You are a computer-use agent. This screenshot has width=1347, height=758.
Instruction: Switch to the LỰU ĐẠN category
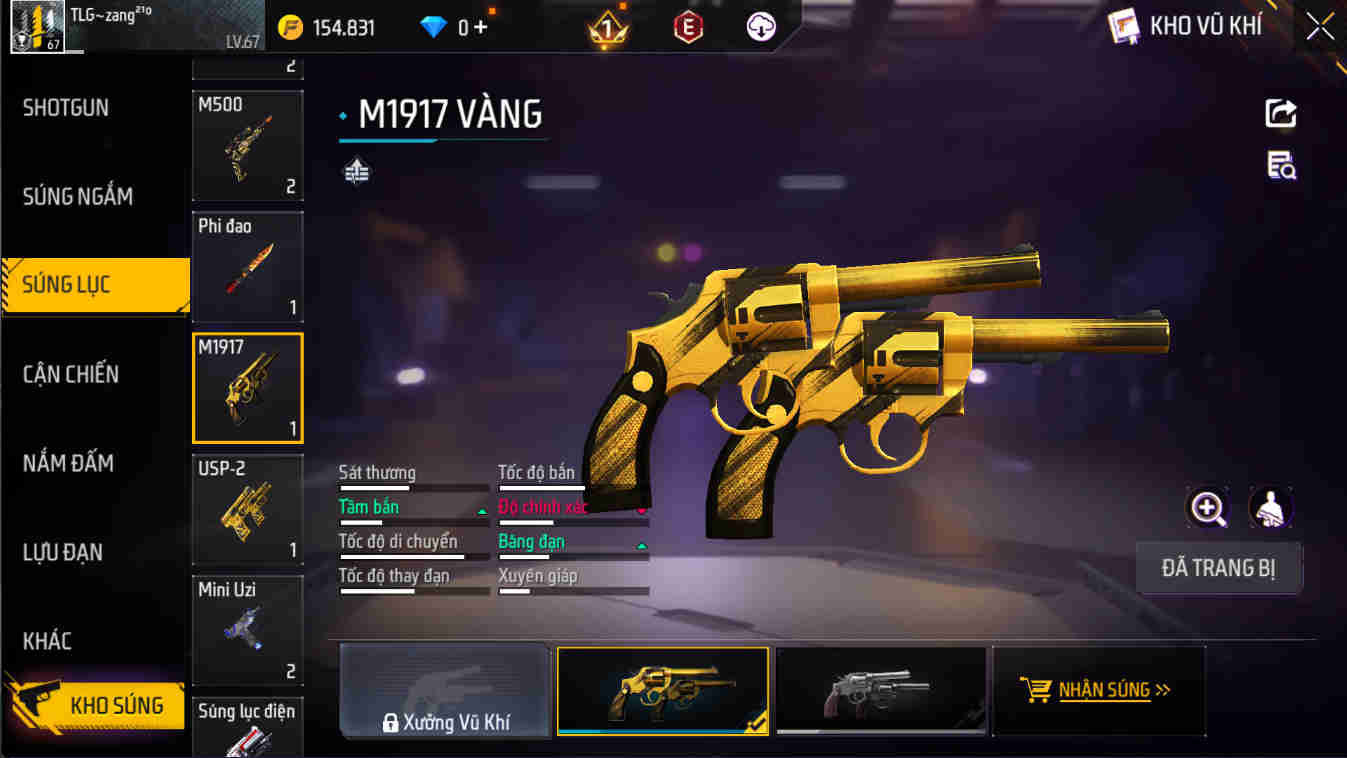point(63,552)
